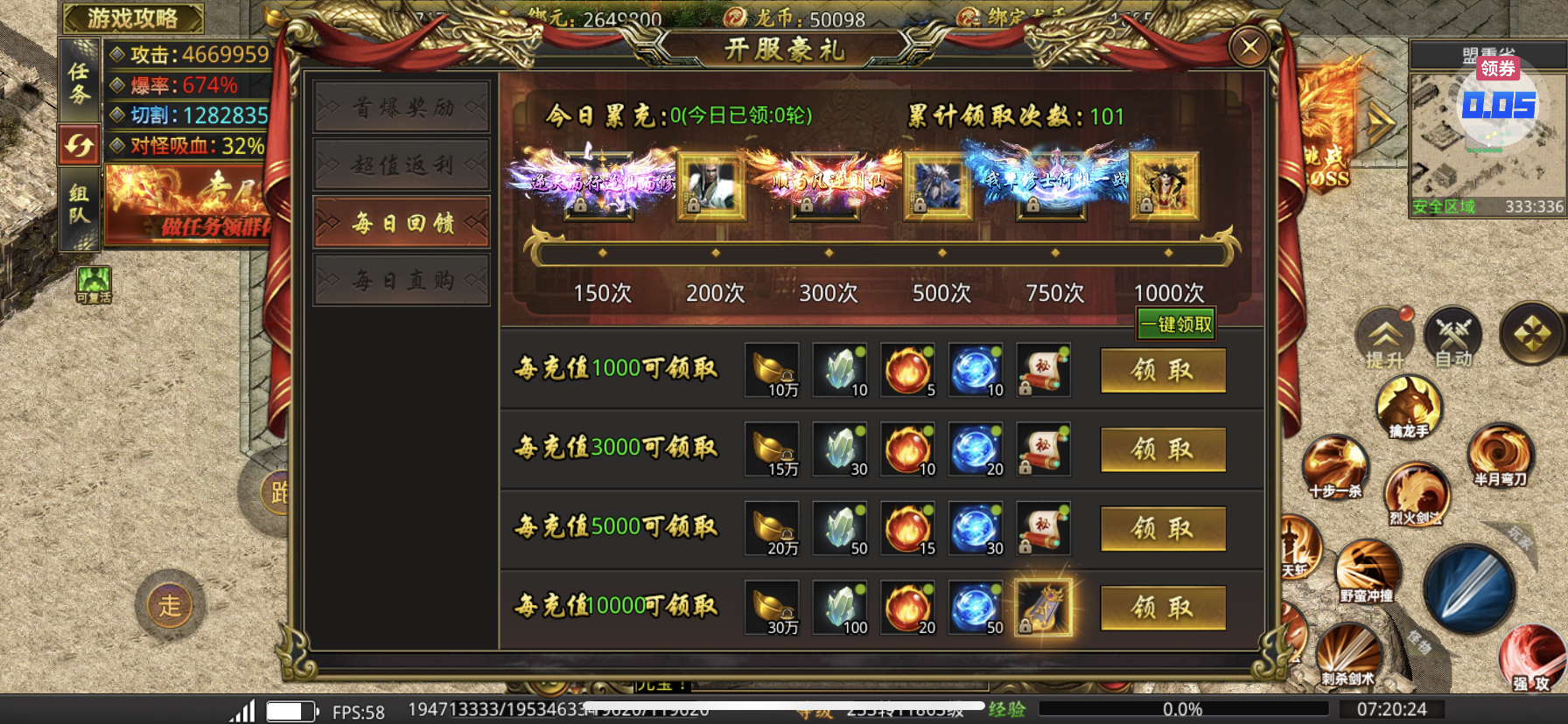The width and height of the screenshot is (1568, 724).
Task: Switch to the 首爆奖励 tab
Action: click(402, 108)
